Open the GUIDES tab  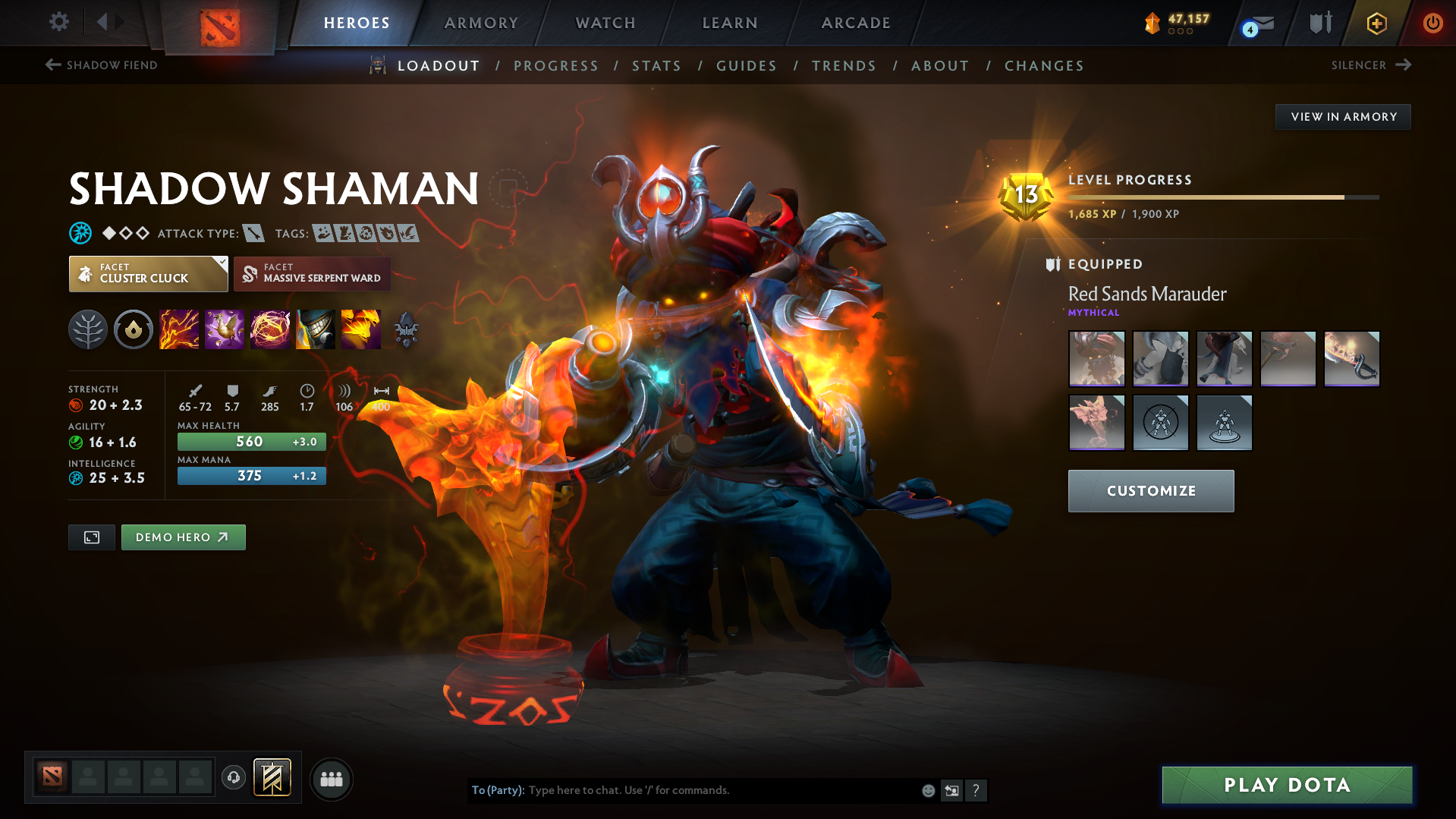[x=746, y=66]
